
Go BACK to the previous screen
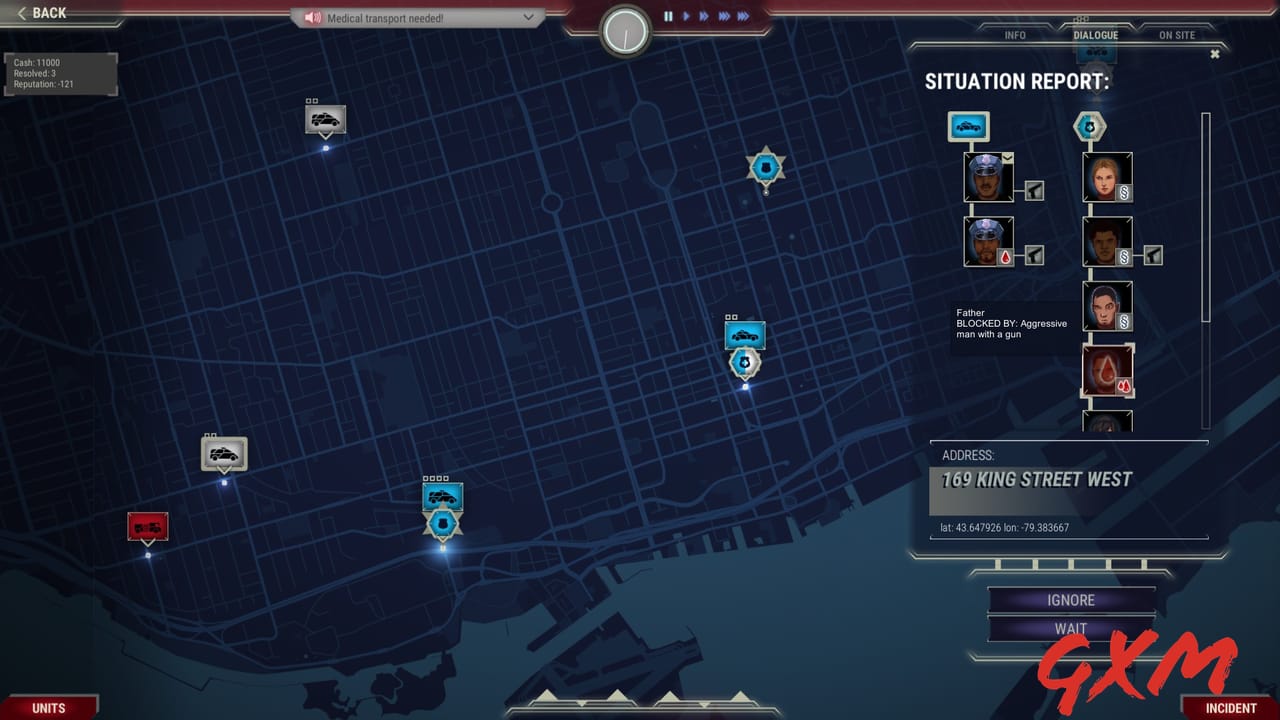(x=40, y=12)
